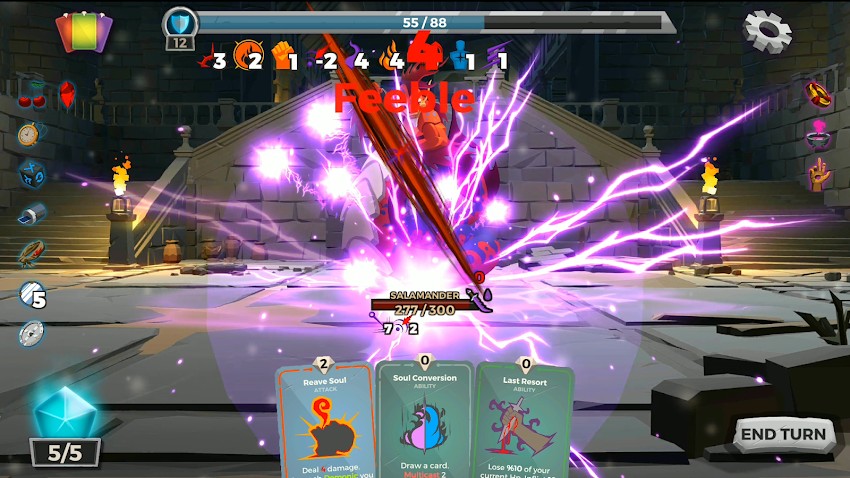The image size is (850, 478).
Task: Open the card deck pile
Action: pyautogui.click(x=84, y=32)
